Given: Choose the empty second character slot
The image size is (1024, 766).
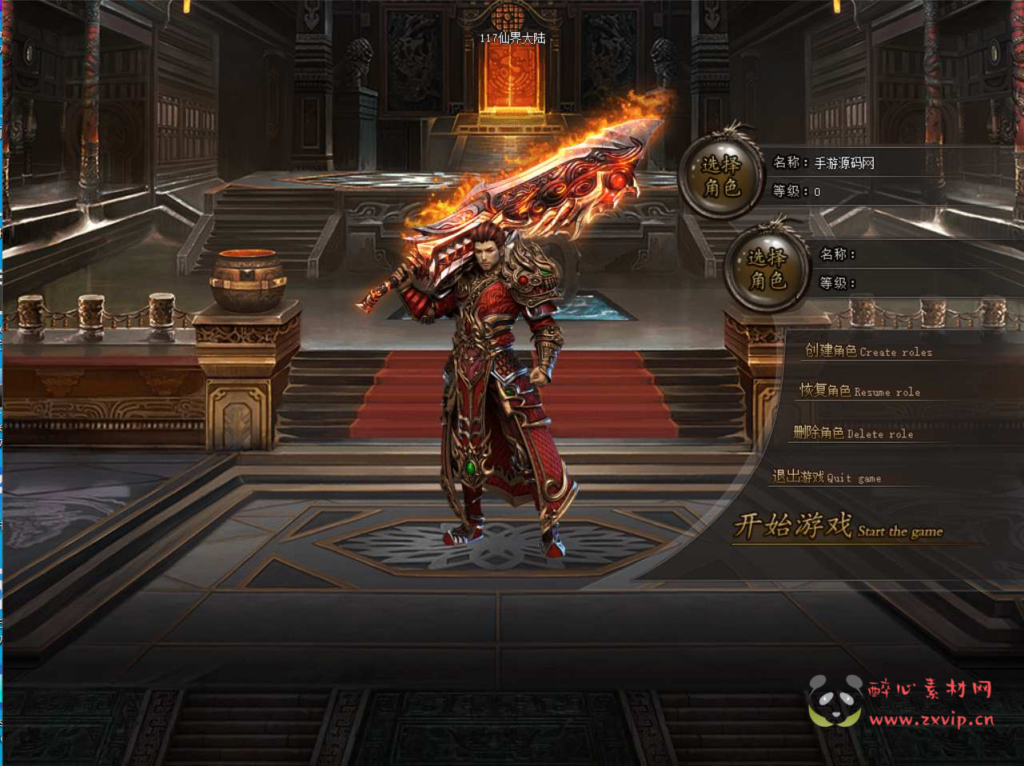Looking at the screenshot, I should 767,268.
